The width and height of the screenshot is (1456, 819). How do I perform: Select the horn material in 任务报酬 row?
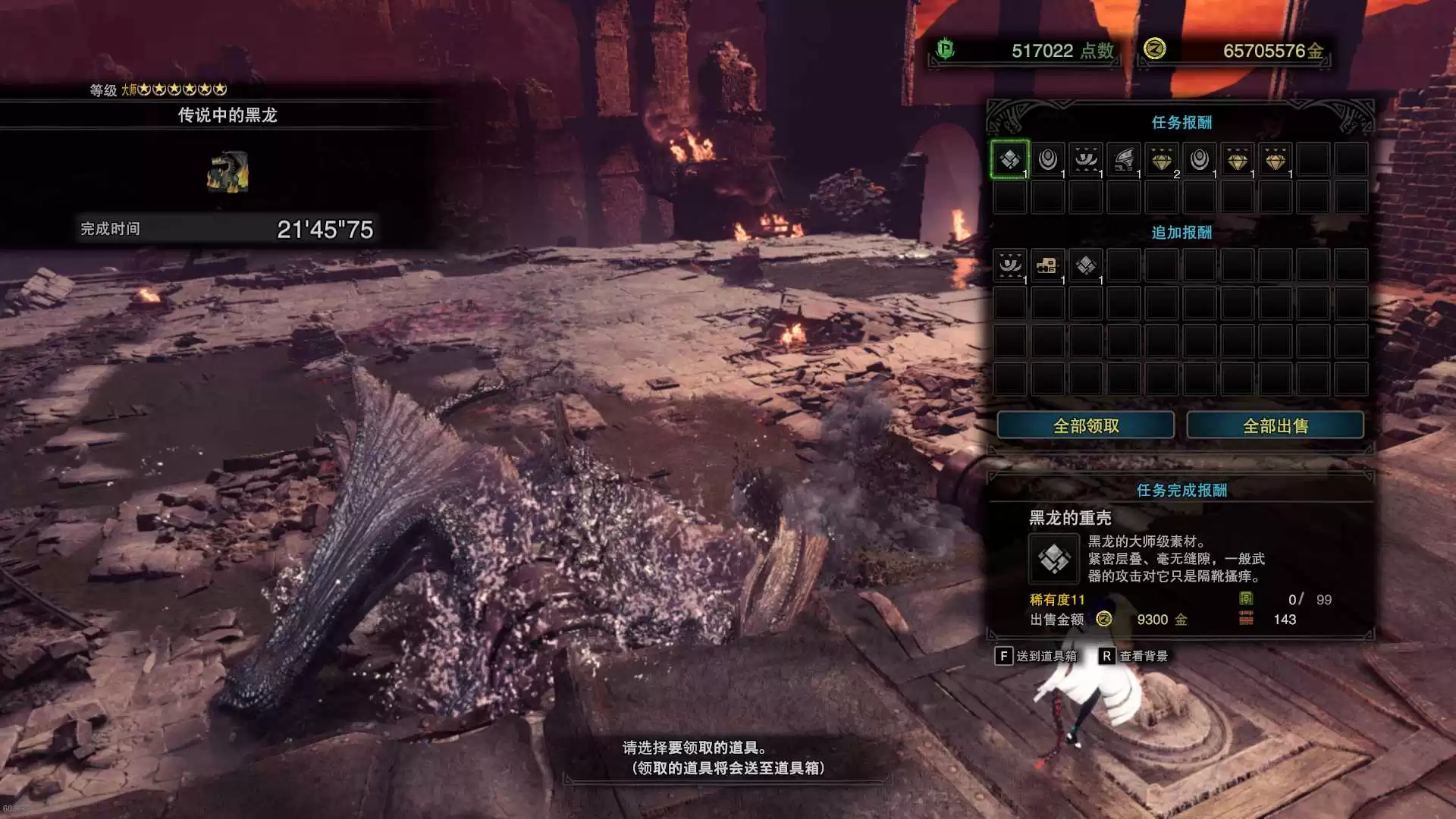(x=1085, y=159)
